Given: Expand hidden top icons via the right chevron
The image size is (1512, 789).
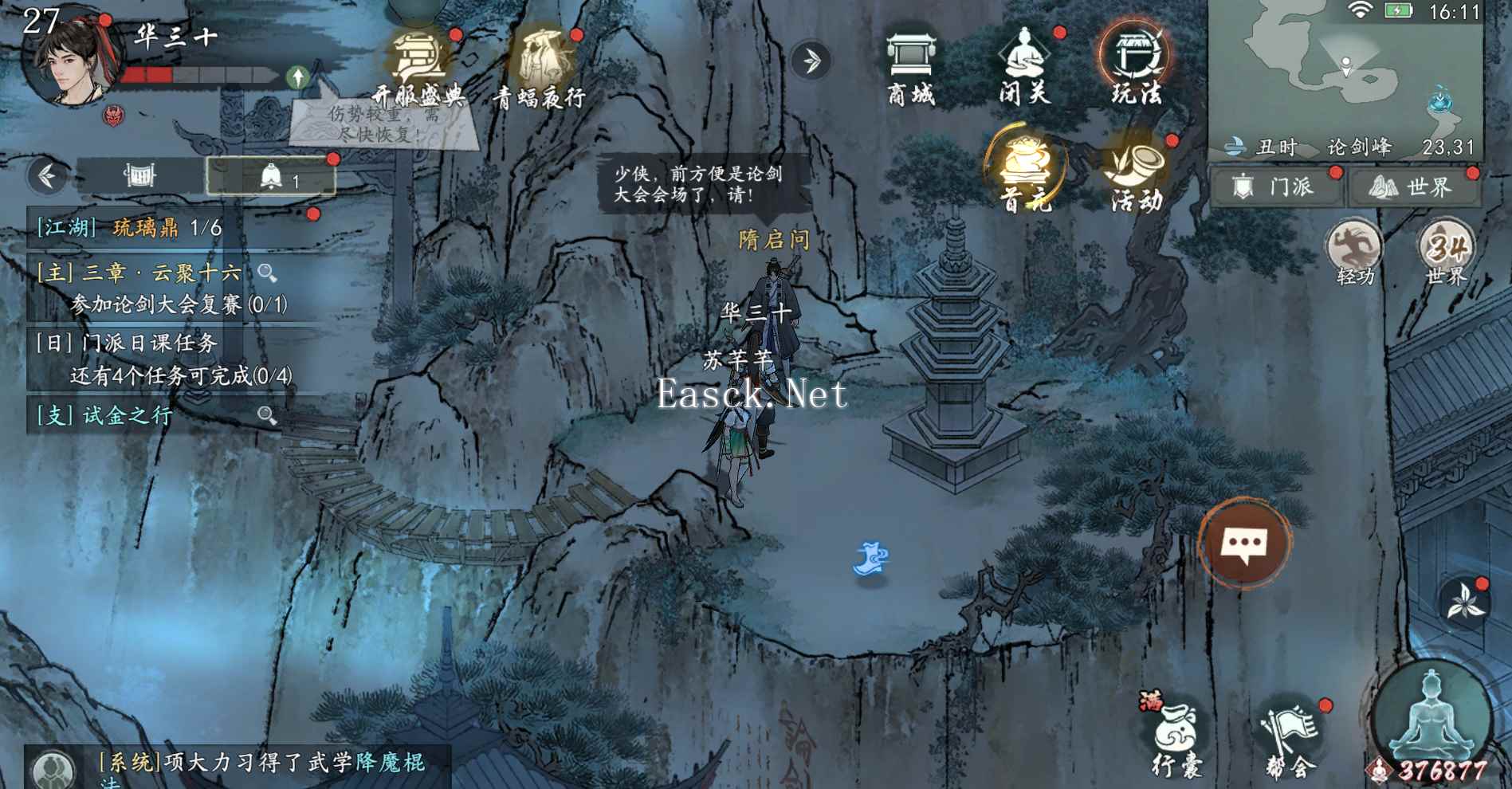Looking at the screenshot, I should click(811, 60).
